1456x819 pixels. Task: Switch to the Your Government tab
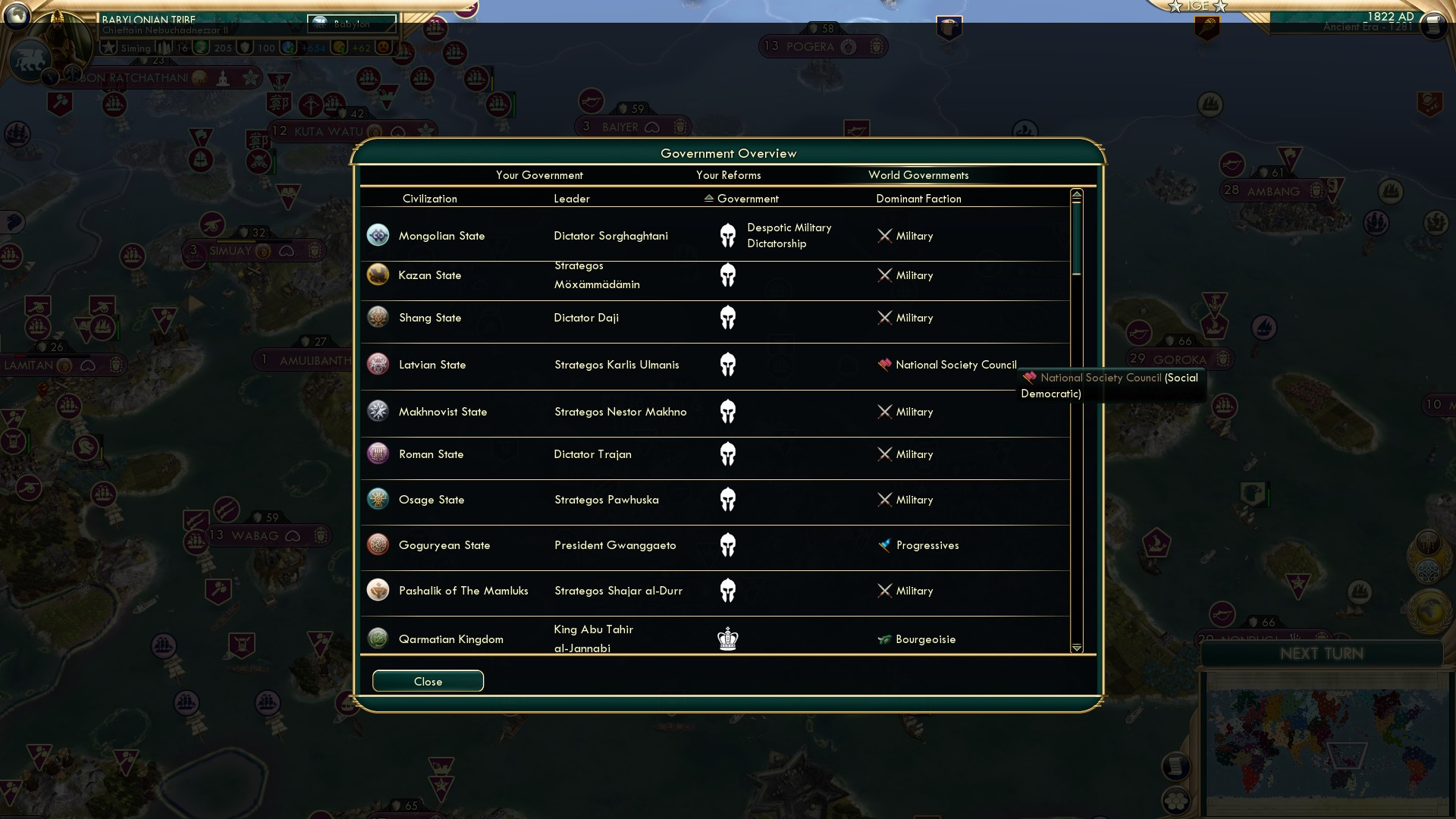coord(539,175)
